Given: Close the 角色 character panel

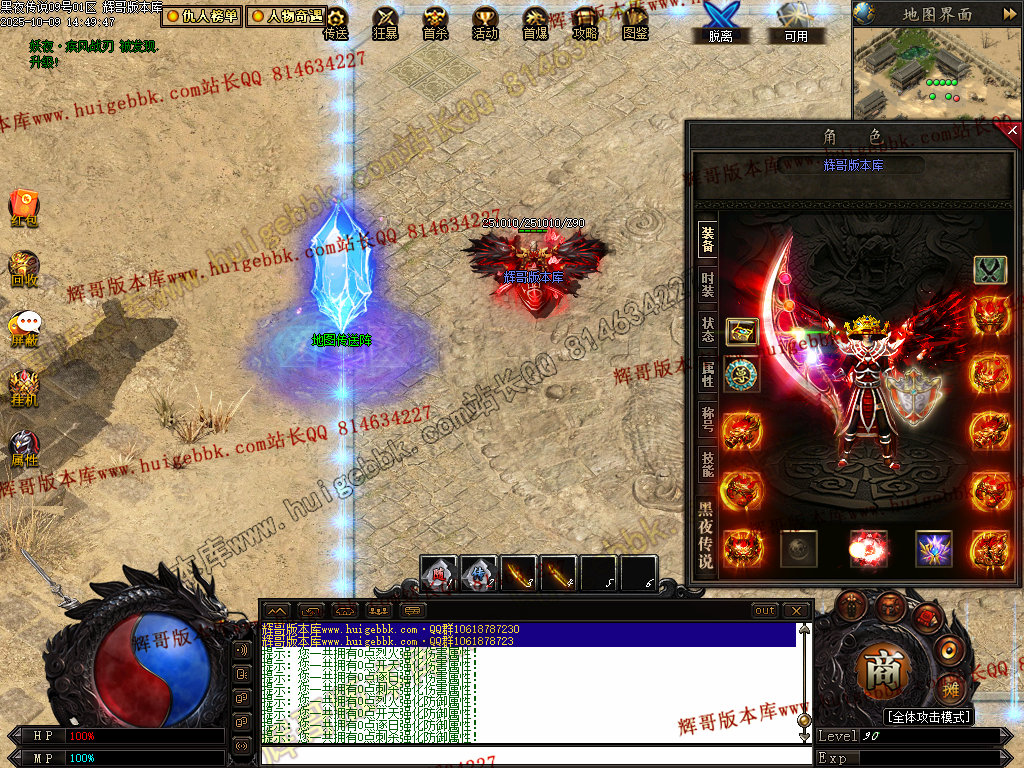Looking at the screenshot, I should coord(1012,130).
